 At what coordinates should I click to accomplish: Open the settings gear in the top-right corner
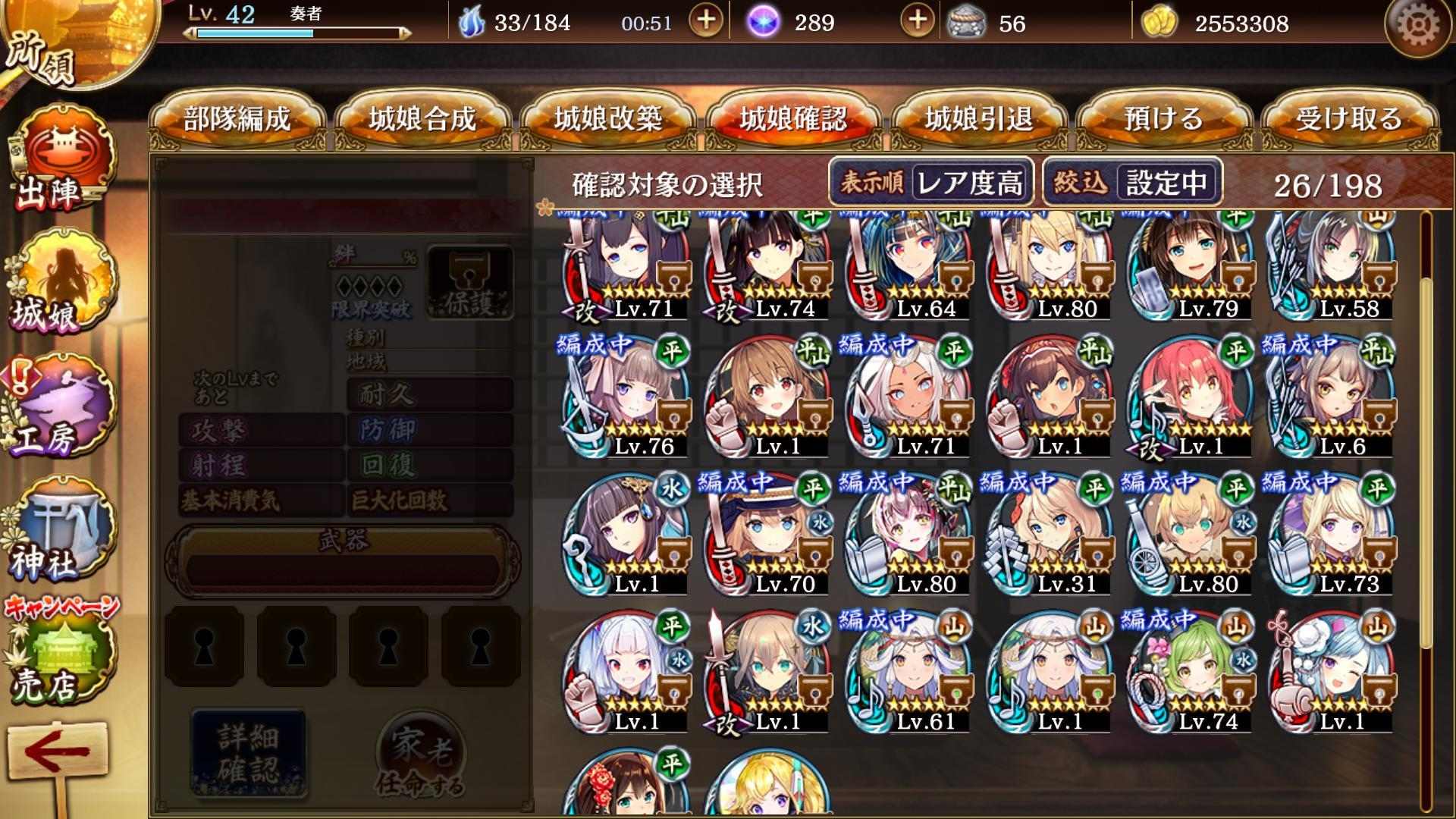coord(1420,27)
